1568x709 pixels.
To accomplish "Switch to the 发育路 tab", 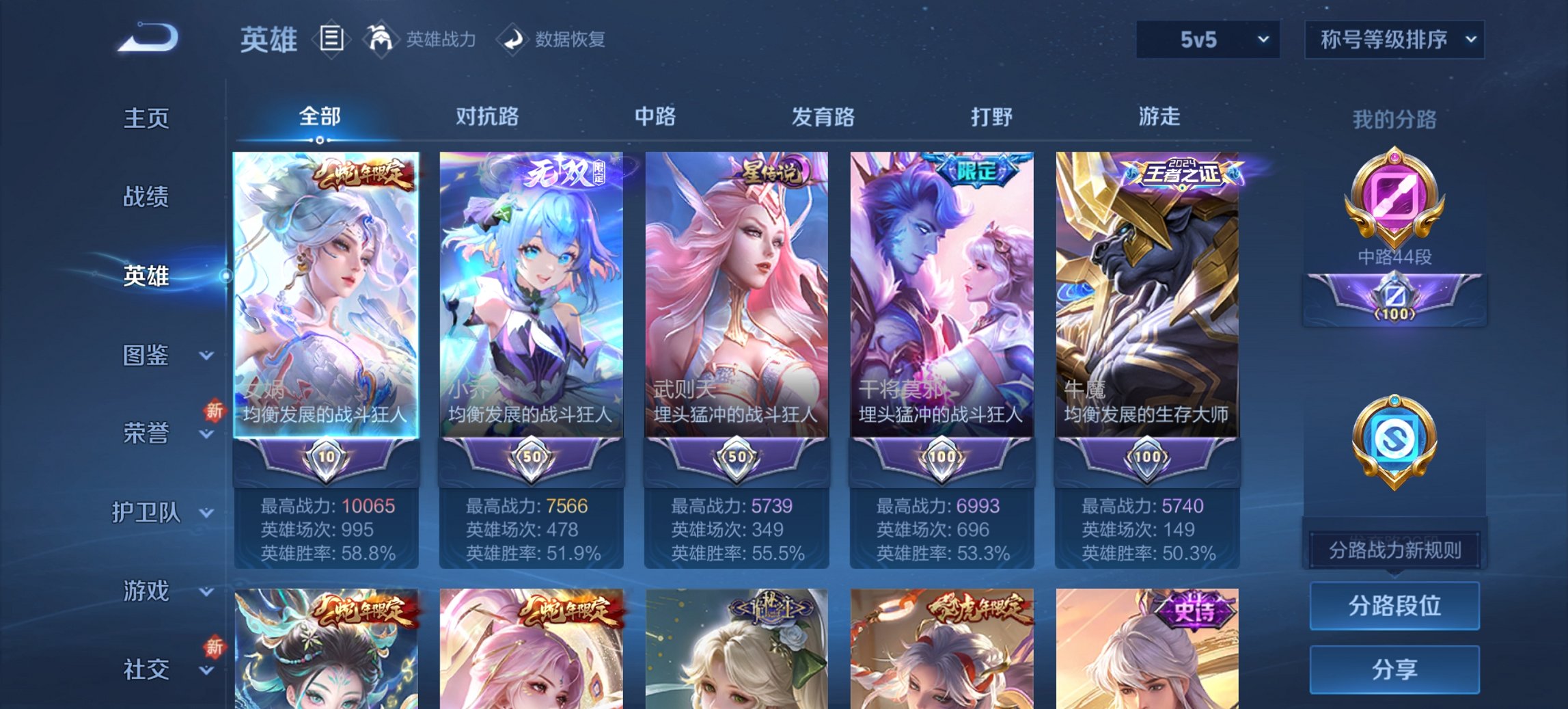I will [822, 117].
